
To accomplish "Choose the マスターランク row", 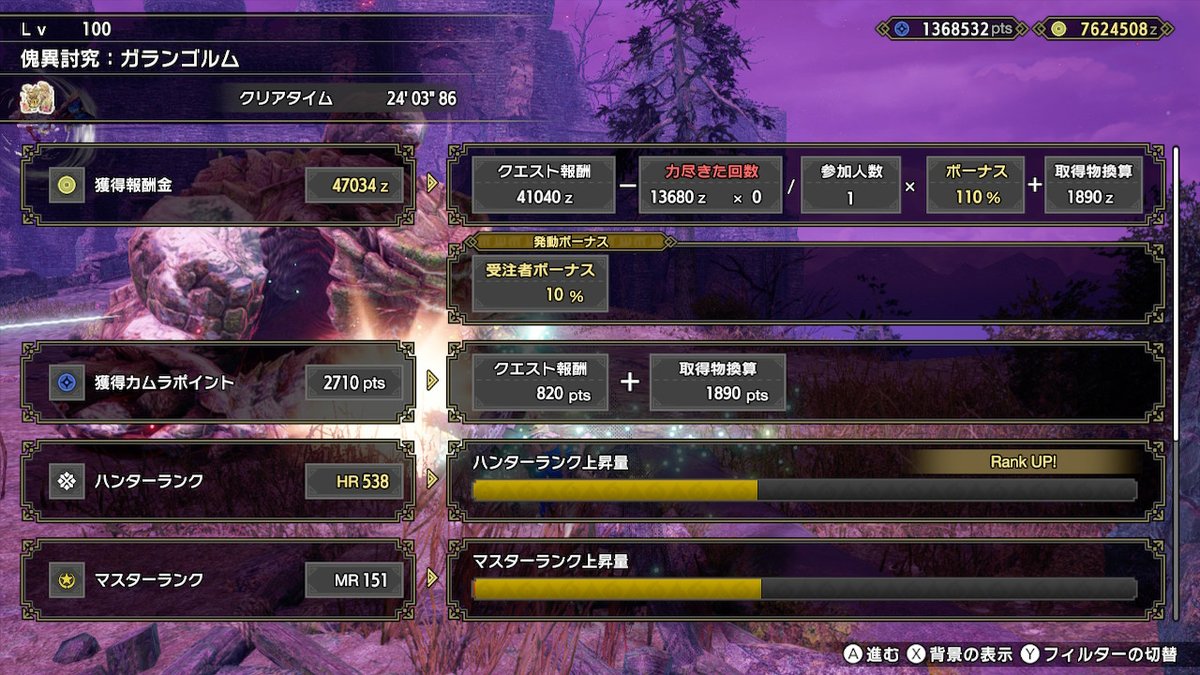I will 217,579.
